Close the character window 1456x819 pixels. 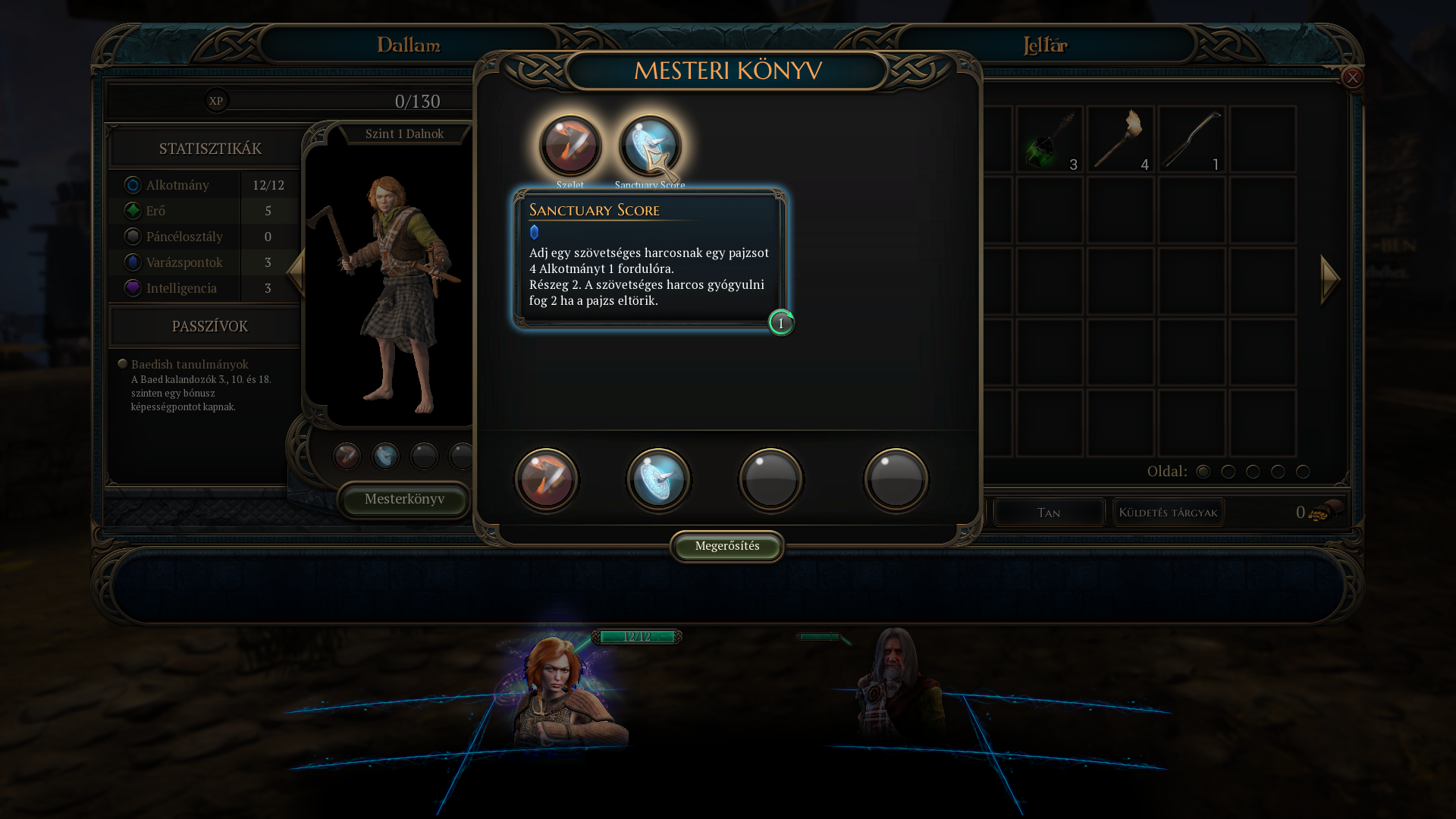click(x=1352, y=77)
